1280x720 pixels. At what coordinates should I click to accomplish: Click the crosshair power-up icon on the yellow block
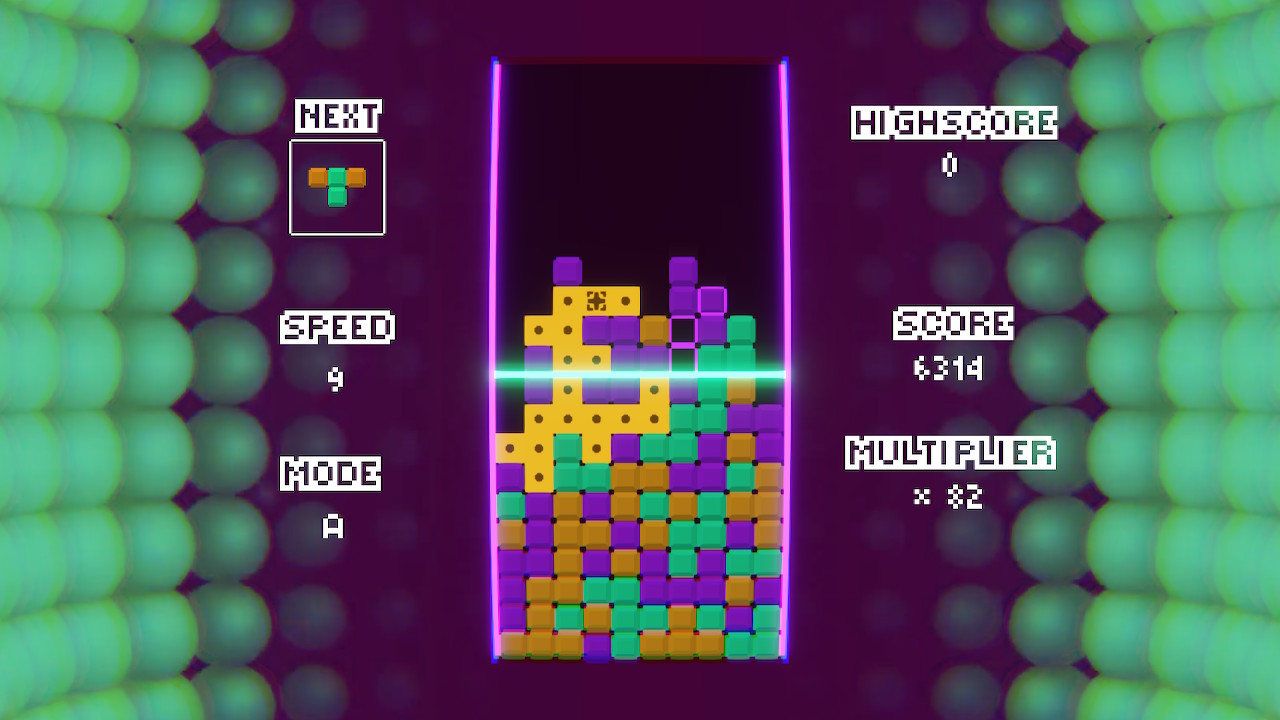[x=596, y=300]
